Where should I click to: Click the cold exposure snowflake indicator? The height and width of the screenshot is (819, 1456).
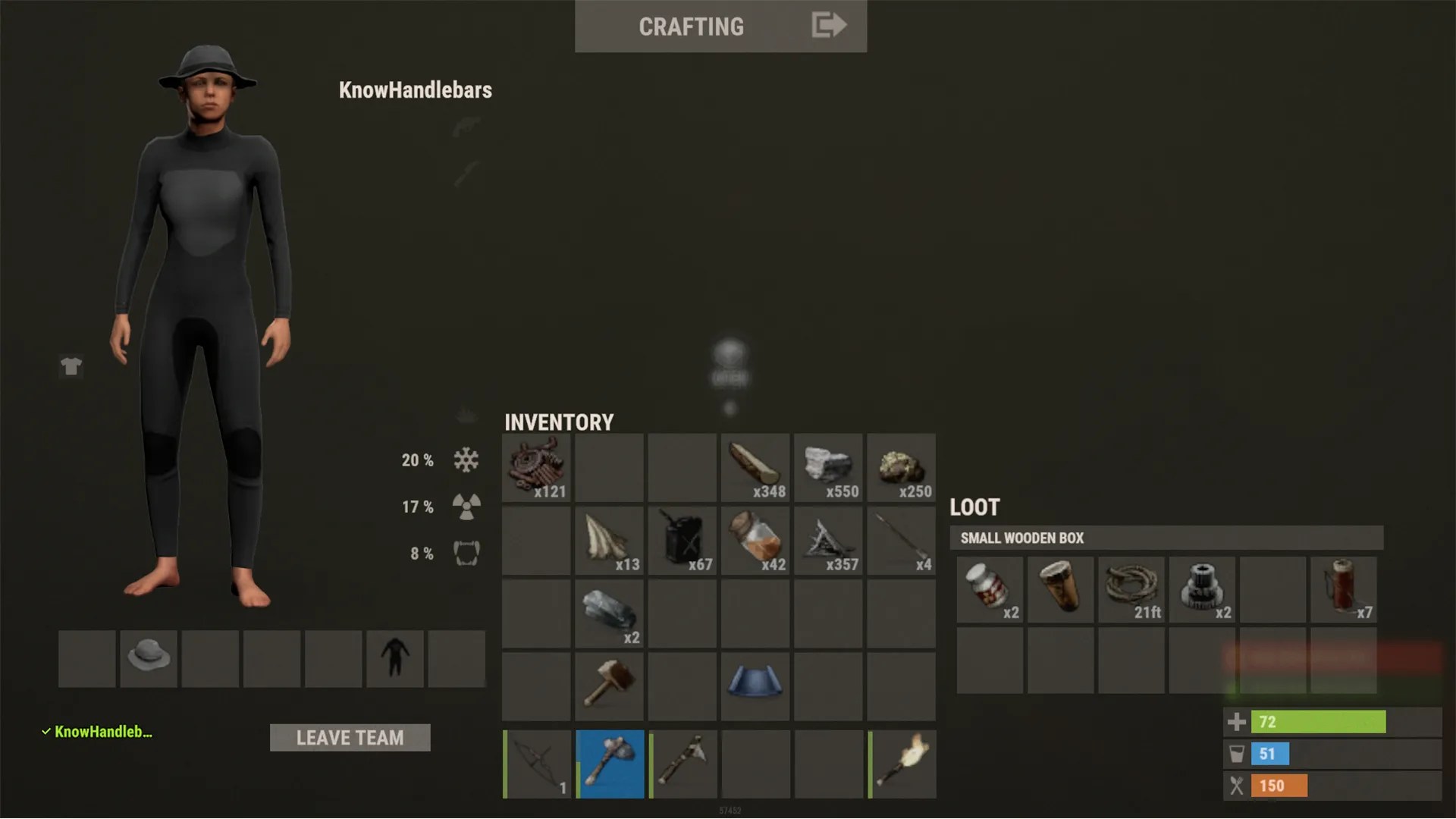pos(466,460)
